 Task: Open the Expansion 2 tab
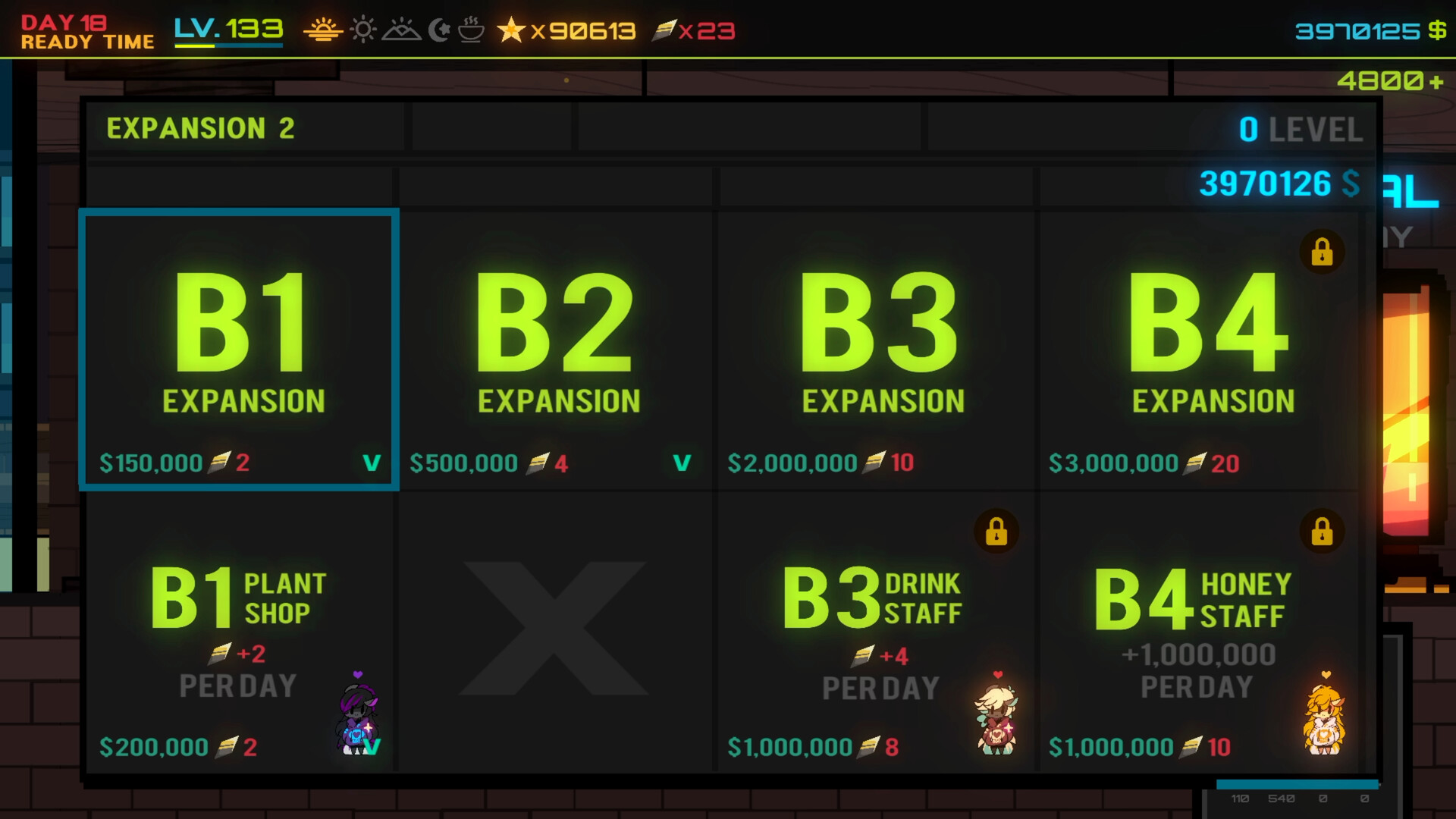(x=202, y=127)
